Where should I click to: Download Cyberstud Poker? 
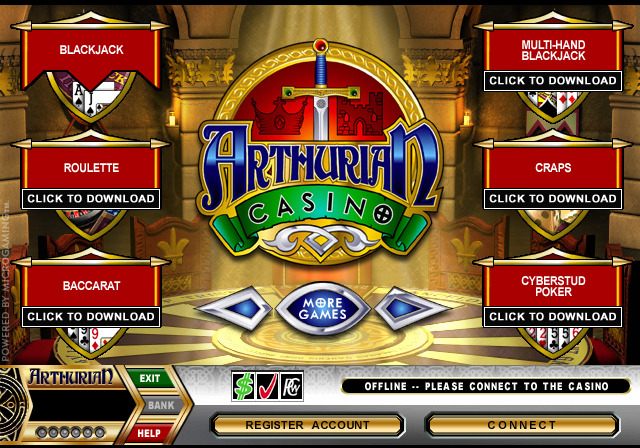[x=553, y=316]
